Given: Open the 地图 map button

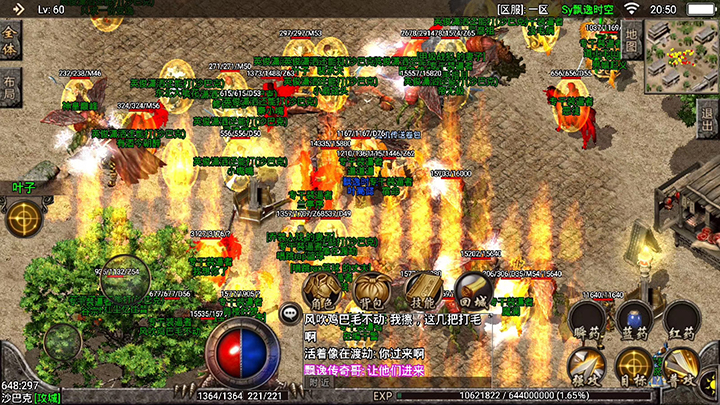Looking at the screenshot, I should 631,41.
